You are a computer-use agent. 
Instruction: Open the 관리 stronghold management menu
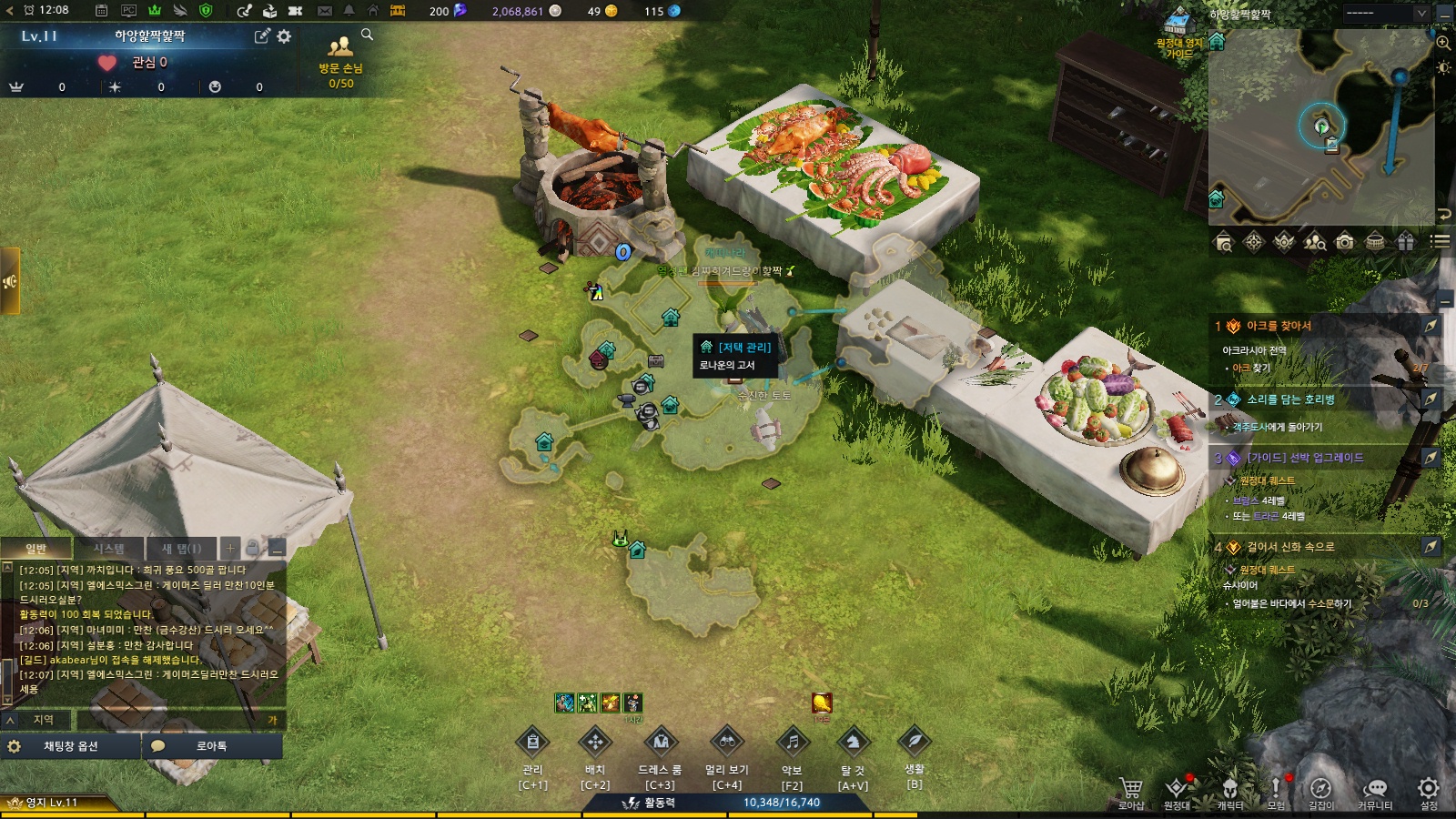point(533,743)
